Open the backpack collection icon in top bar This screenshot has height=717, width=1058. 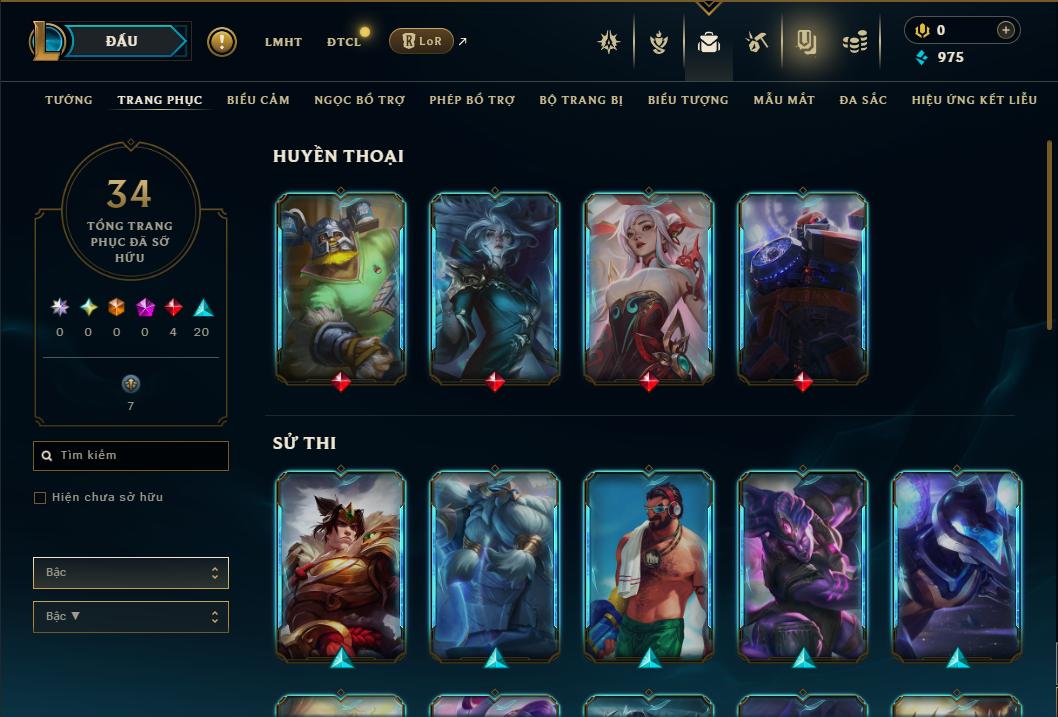[709, 42]
